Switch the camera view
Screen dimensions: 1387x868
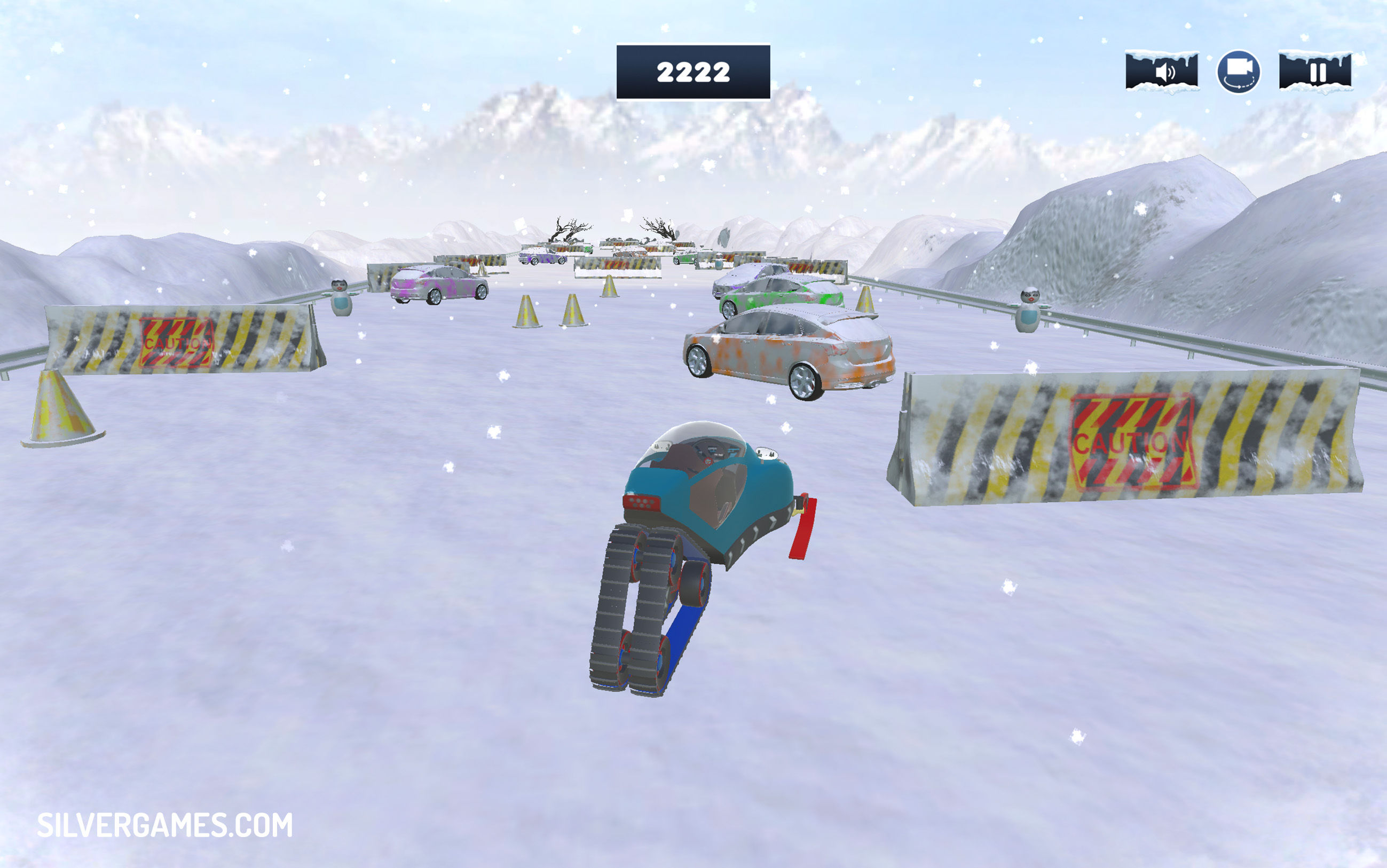1238,72
